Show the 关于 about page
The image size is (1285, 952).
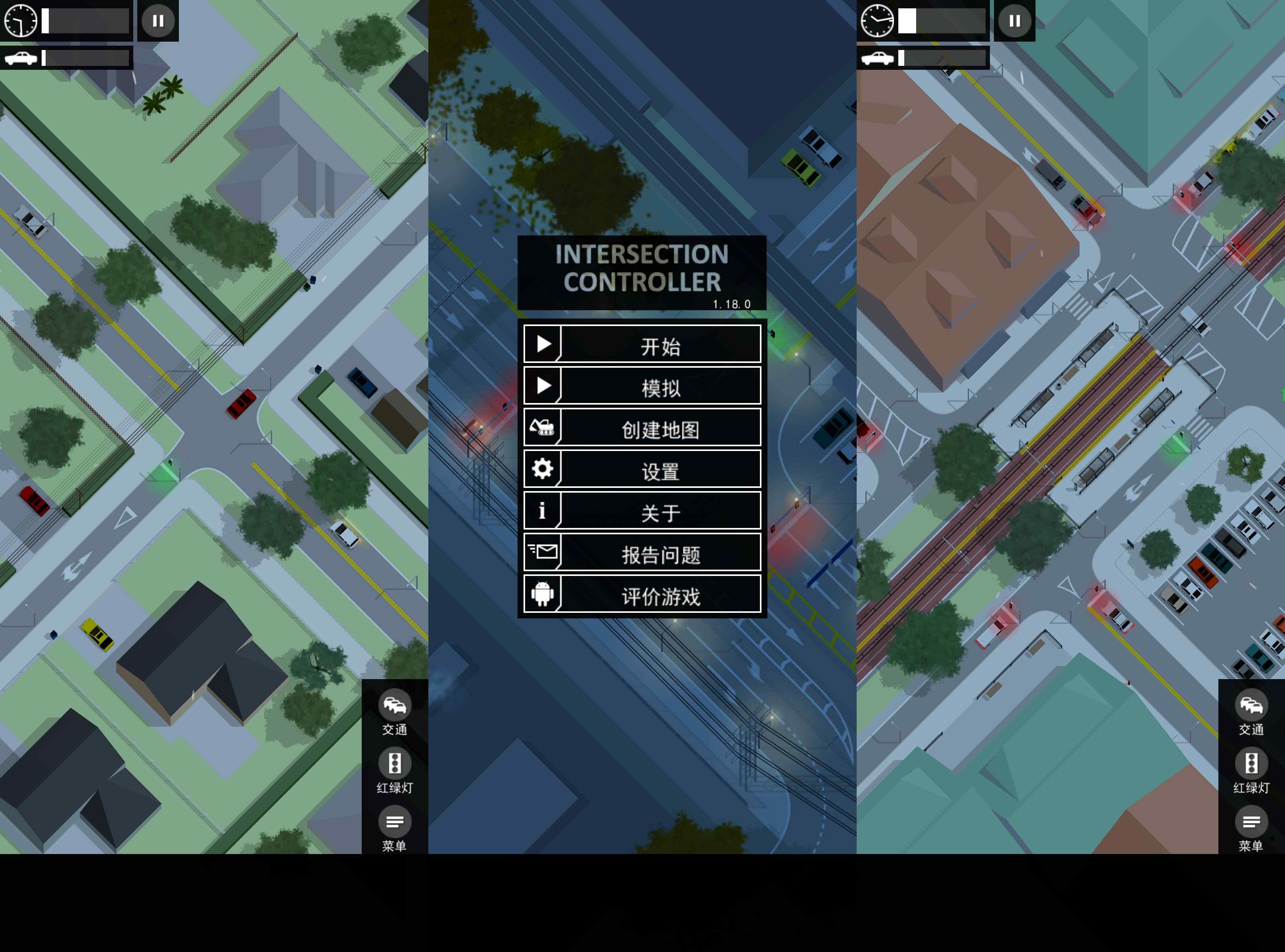(642, 511)
